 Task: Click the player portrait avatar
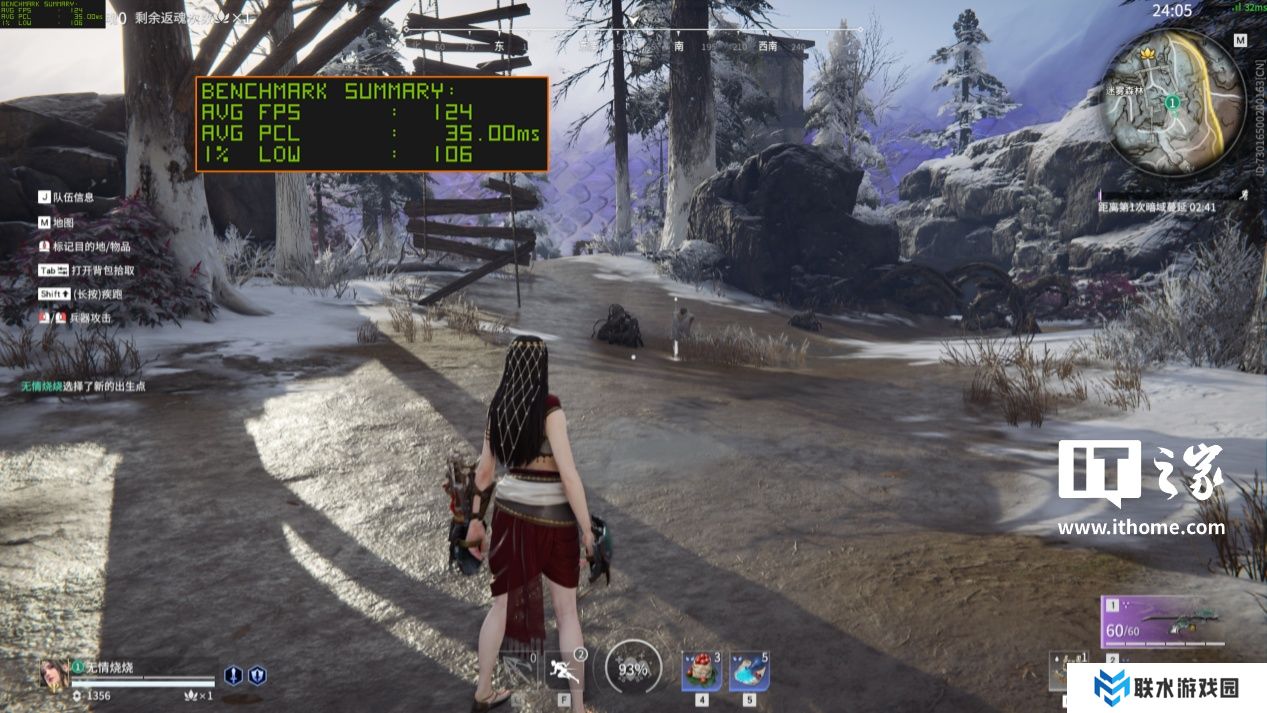53,673
